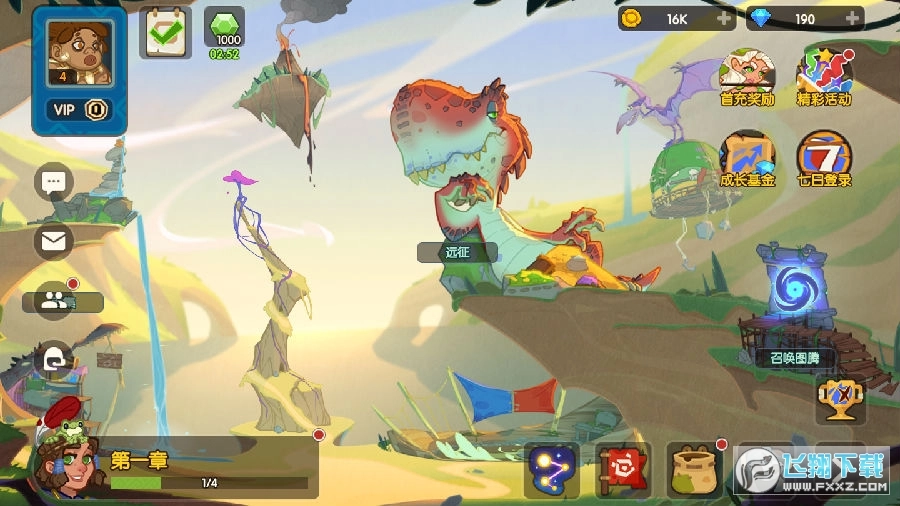Open the player avatar profile
The image size is (900, 506).
pyautogui.click(x=79, y=49)
